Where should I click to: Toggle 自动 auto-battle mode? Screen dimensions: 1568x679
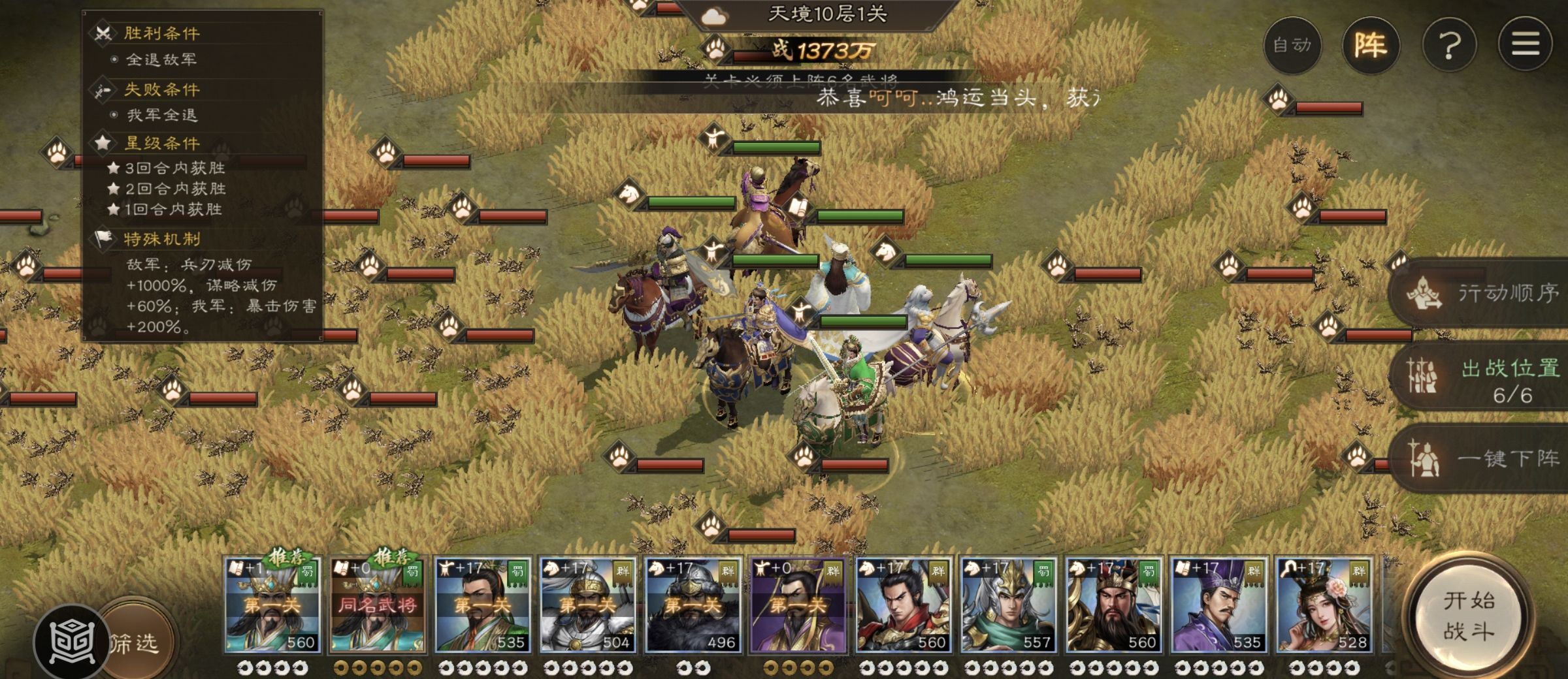coord(1292,45)
